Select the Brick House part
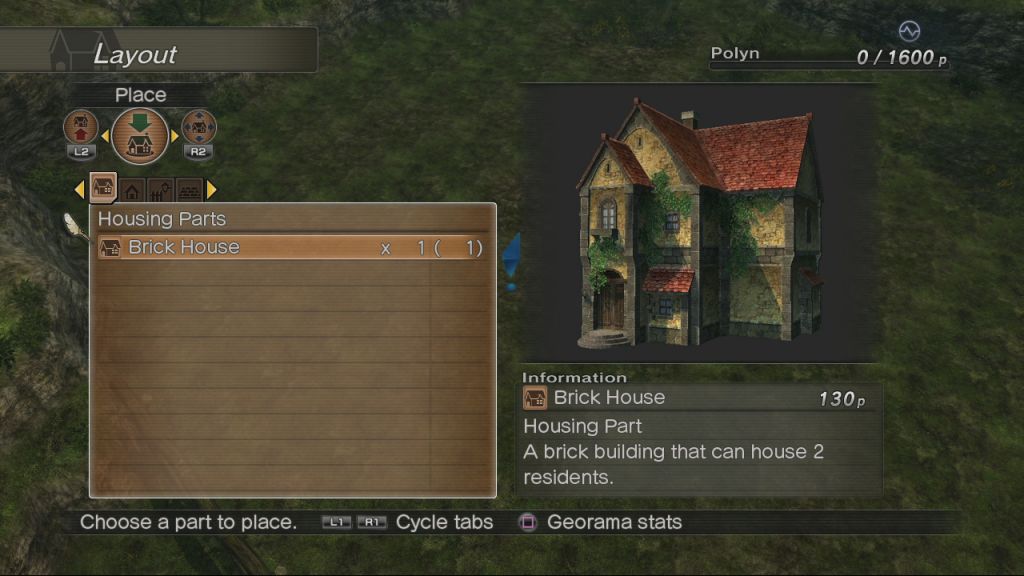This screenshot has height=576, width=1024. coord(291,248)
